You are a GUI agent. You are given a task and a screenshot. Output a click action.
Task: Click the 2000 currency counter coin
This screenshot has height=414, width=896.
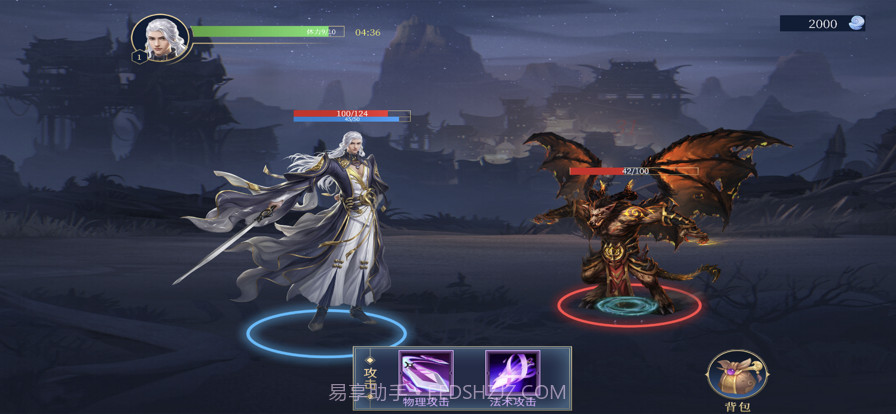pyautogui.click(x=856, y=23)
